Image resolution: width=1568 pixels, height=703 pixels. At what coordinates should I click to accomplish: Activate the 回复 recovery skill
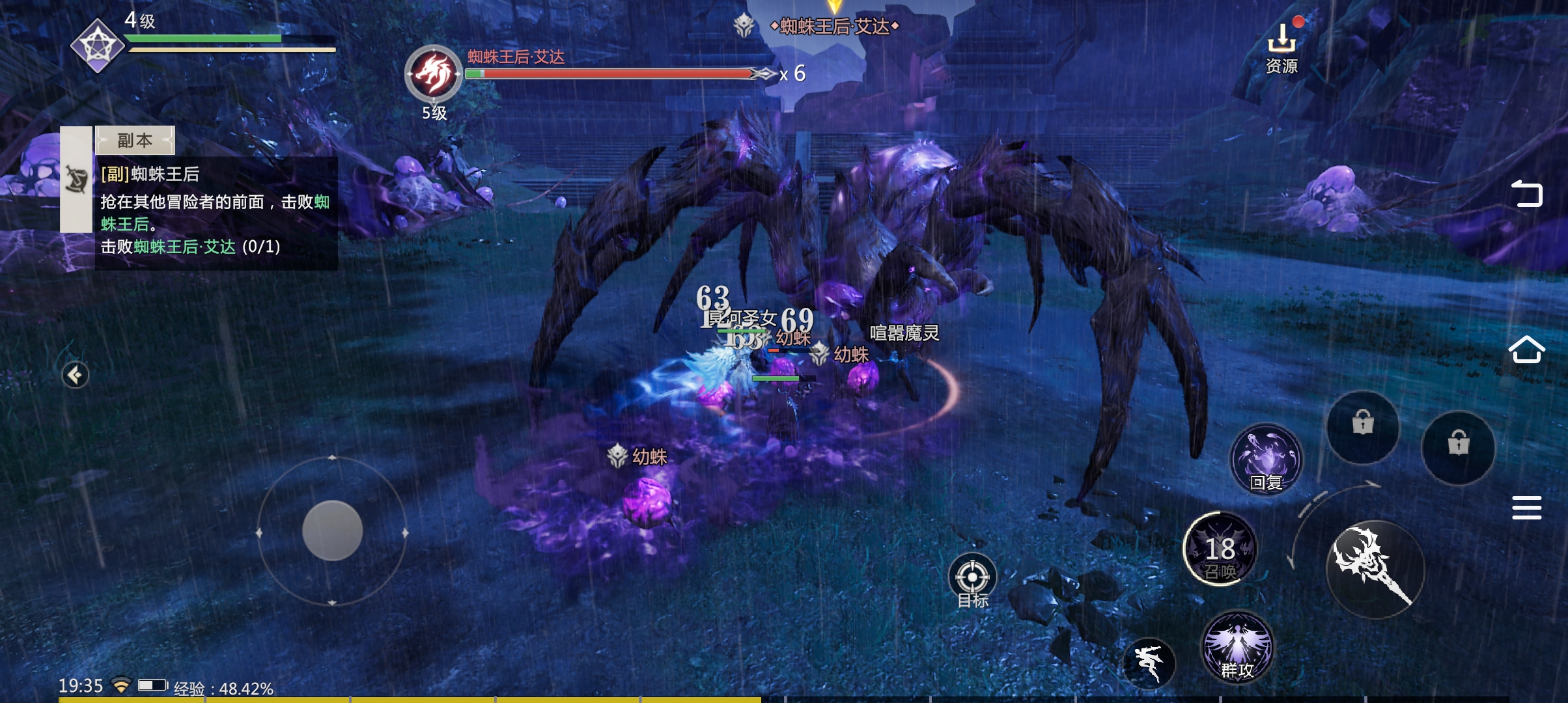[x=1266, y=460]
